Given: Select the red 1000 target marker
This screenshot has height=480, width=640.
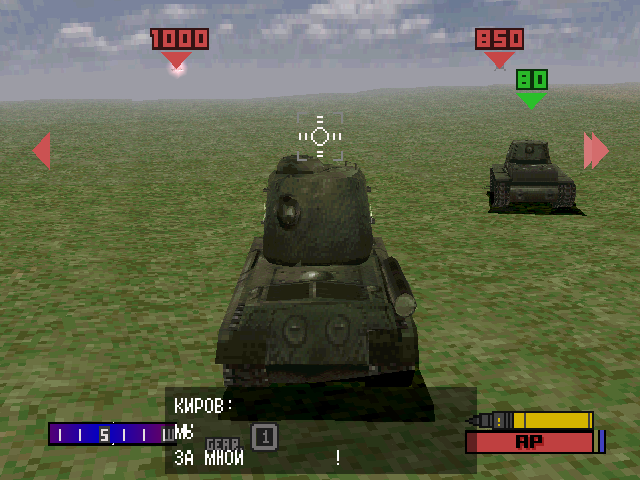Looking at the screenshot, I should [180, 40].
